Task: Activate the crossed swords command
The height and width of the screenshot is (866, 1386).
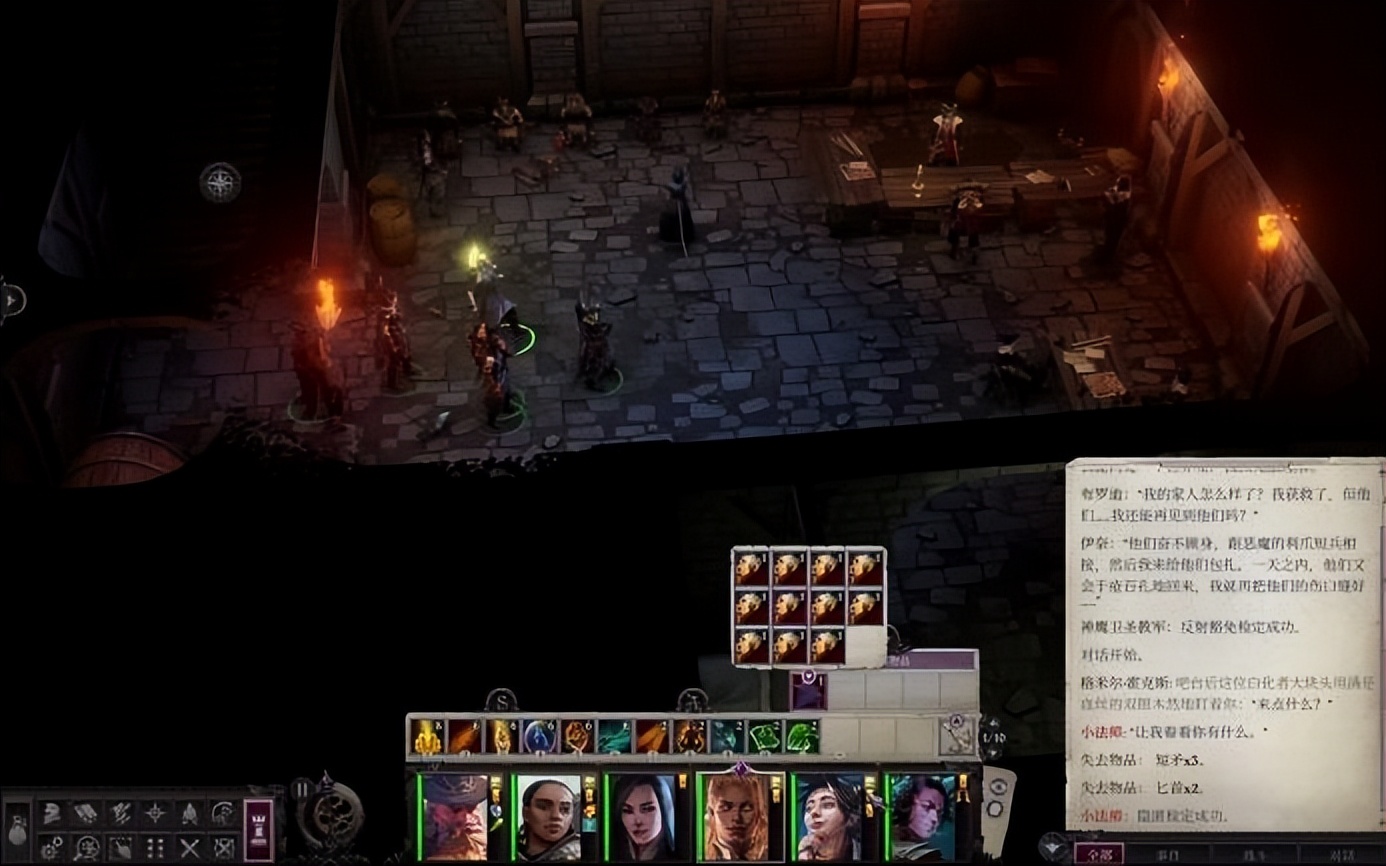Action: tap(190, 847)
